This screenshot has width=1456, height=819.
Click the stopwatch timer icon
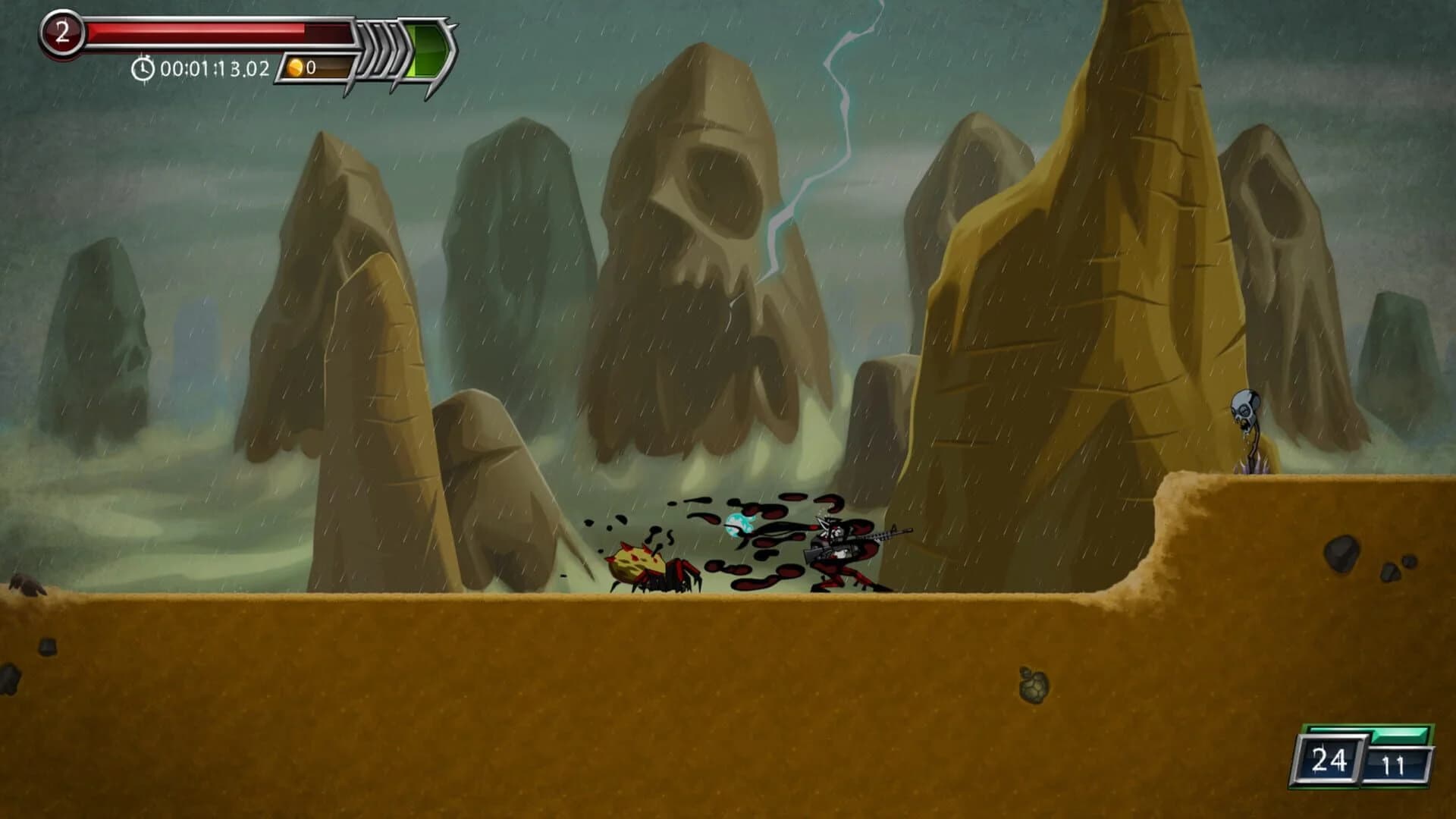(143, 69)
